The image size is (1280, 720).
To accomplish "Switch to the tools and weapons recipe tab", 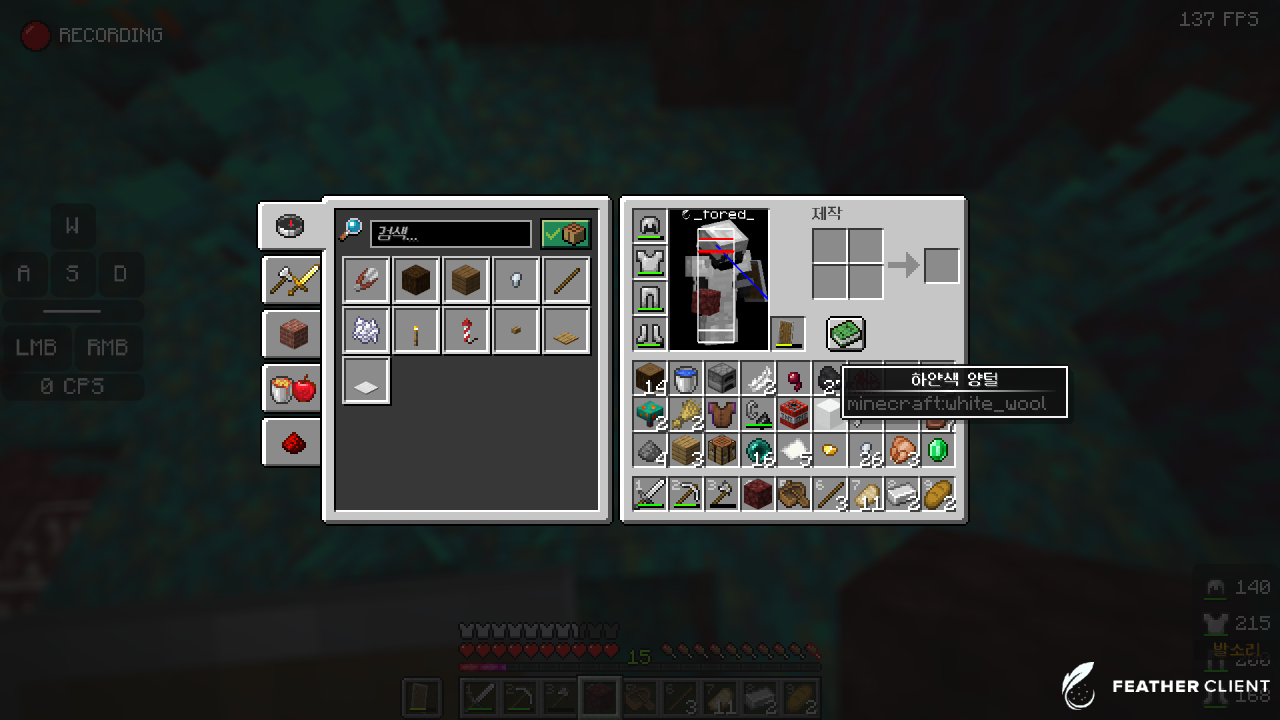I will [x=293, y=280].
